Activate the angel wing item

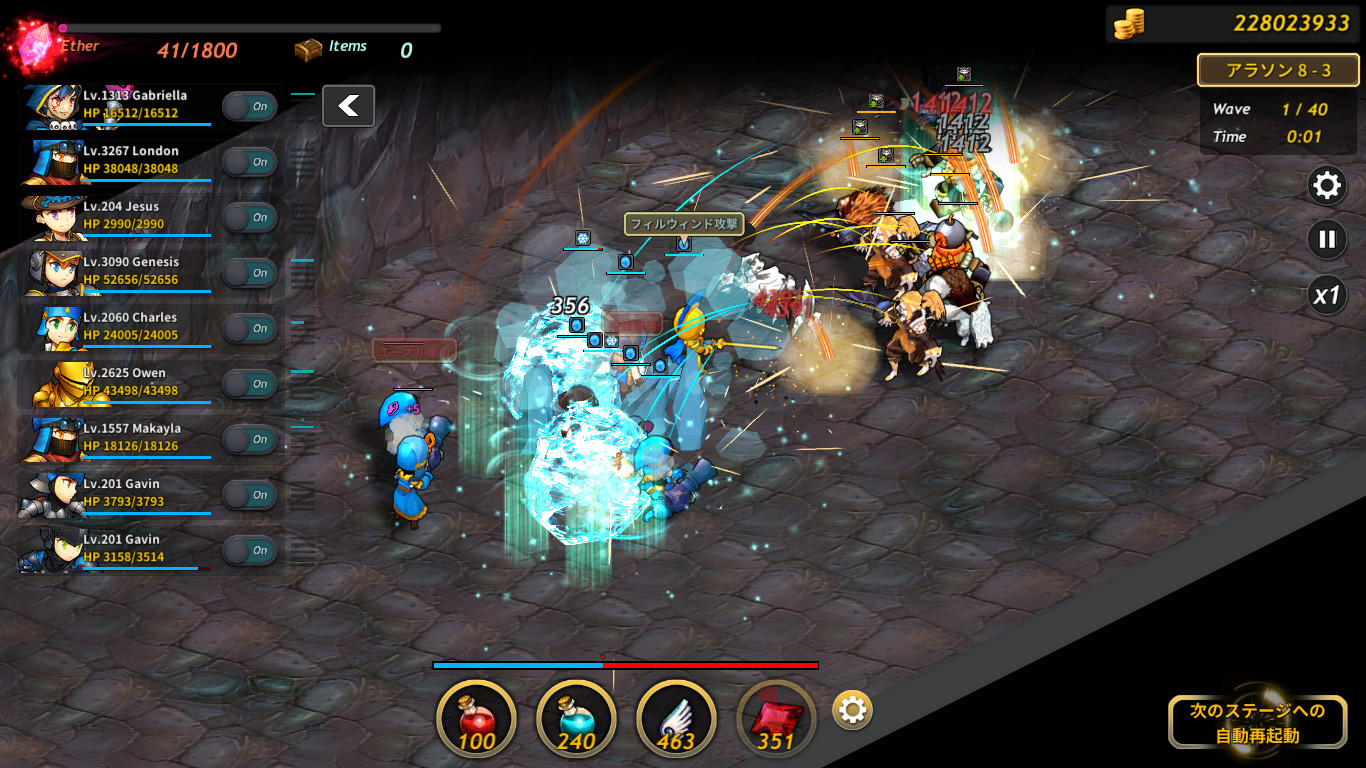(676, 719)
